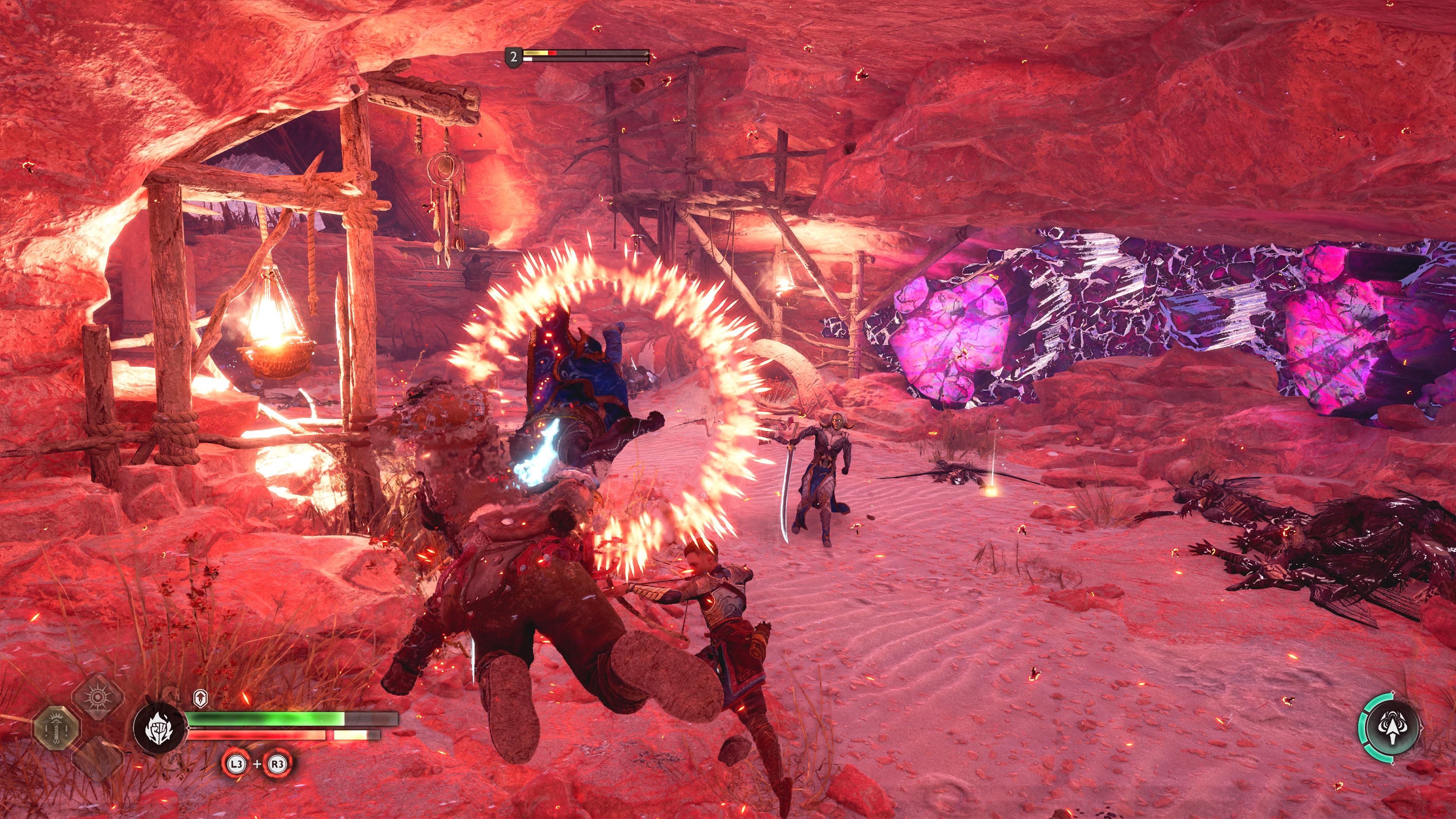Activate the flaming fist Spartan Rage icon
The width and height of the screenshot is (1456, 819).
pyautogui.click(x=159, y=728)
